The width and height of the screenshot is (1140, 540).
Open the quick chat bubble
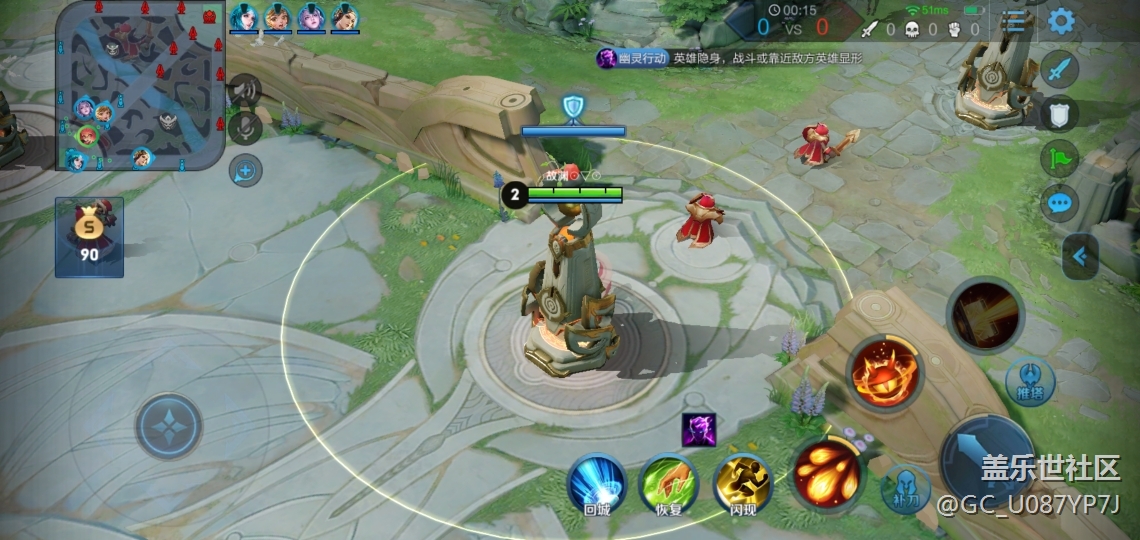(1059, 204)
